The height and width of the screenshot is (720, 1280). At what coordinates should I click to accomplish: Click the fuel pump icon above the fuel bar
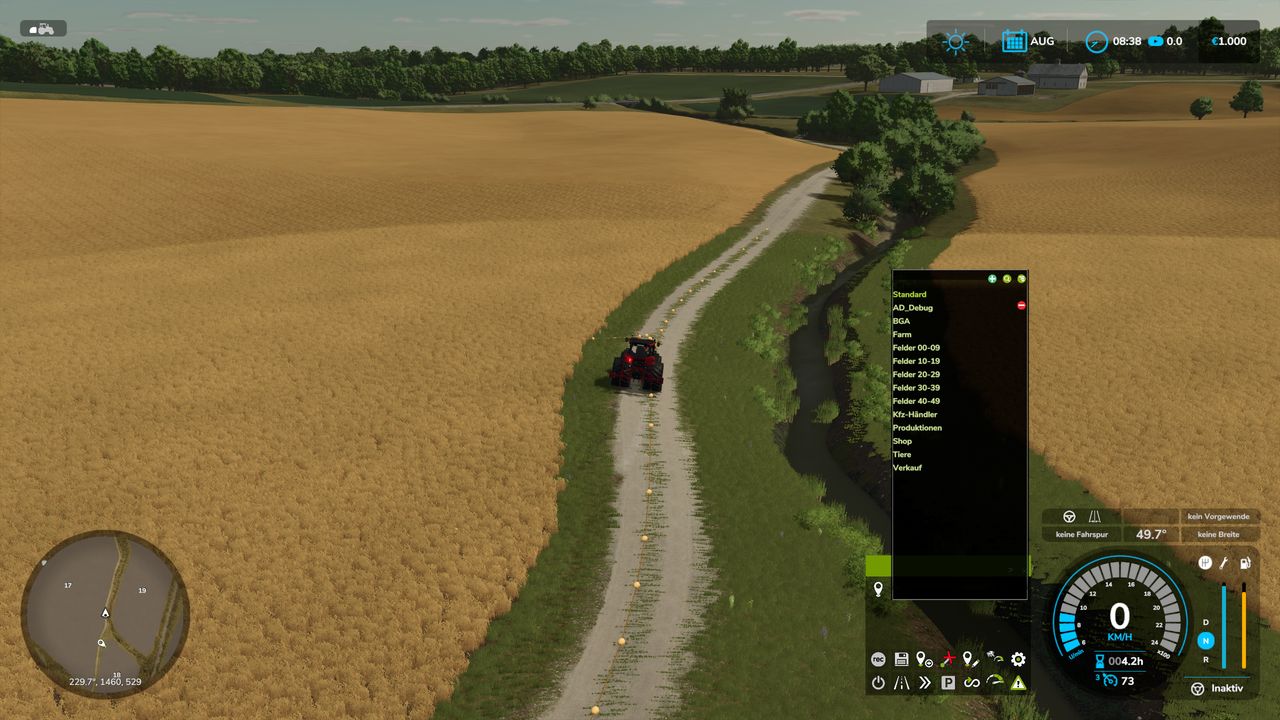[x=1244, y=563]
